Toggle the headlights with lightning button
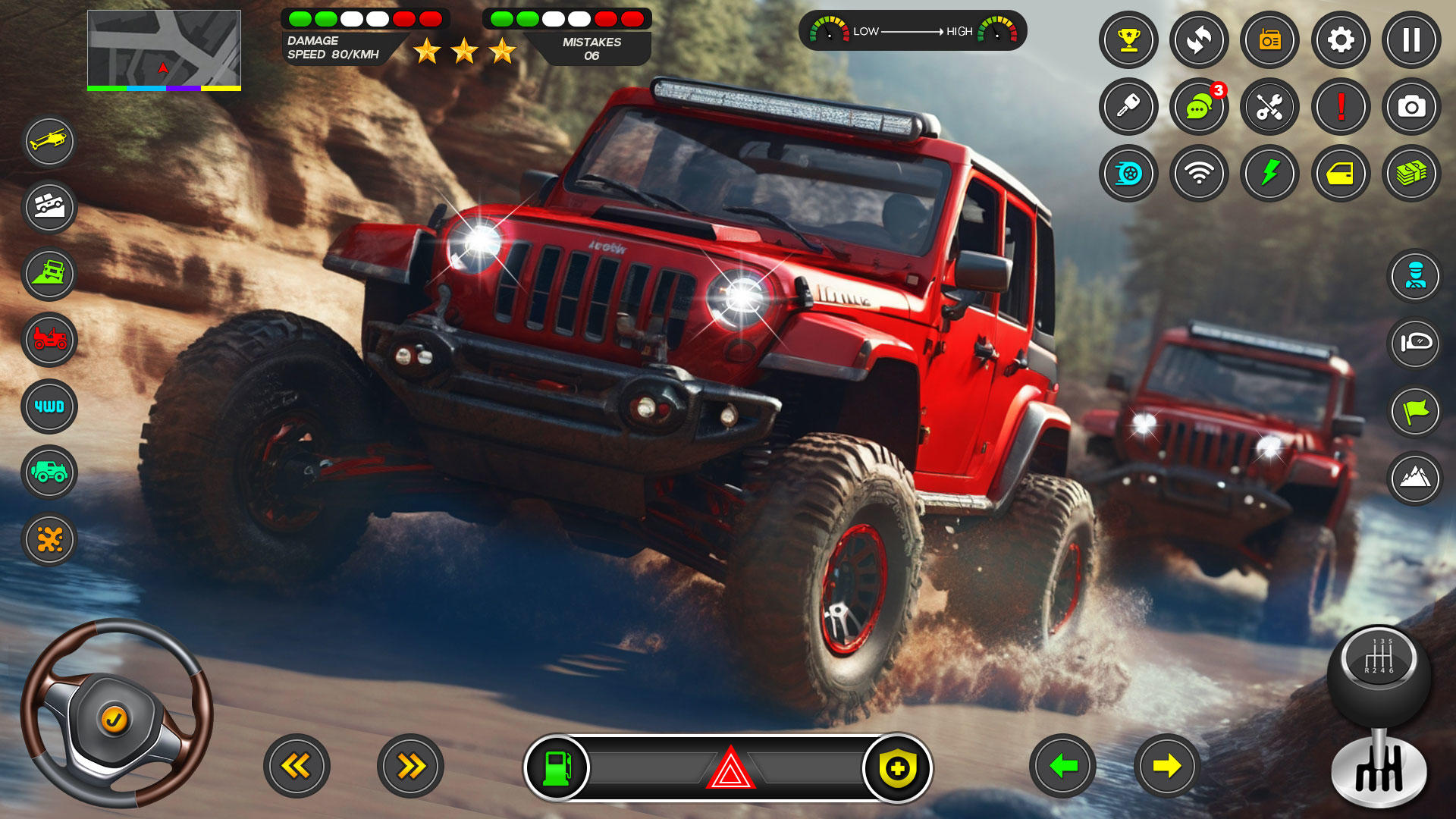Screen dimensions: 1456x819 point(1269,174)
